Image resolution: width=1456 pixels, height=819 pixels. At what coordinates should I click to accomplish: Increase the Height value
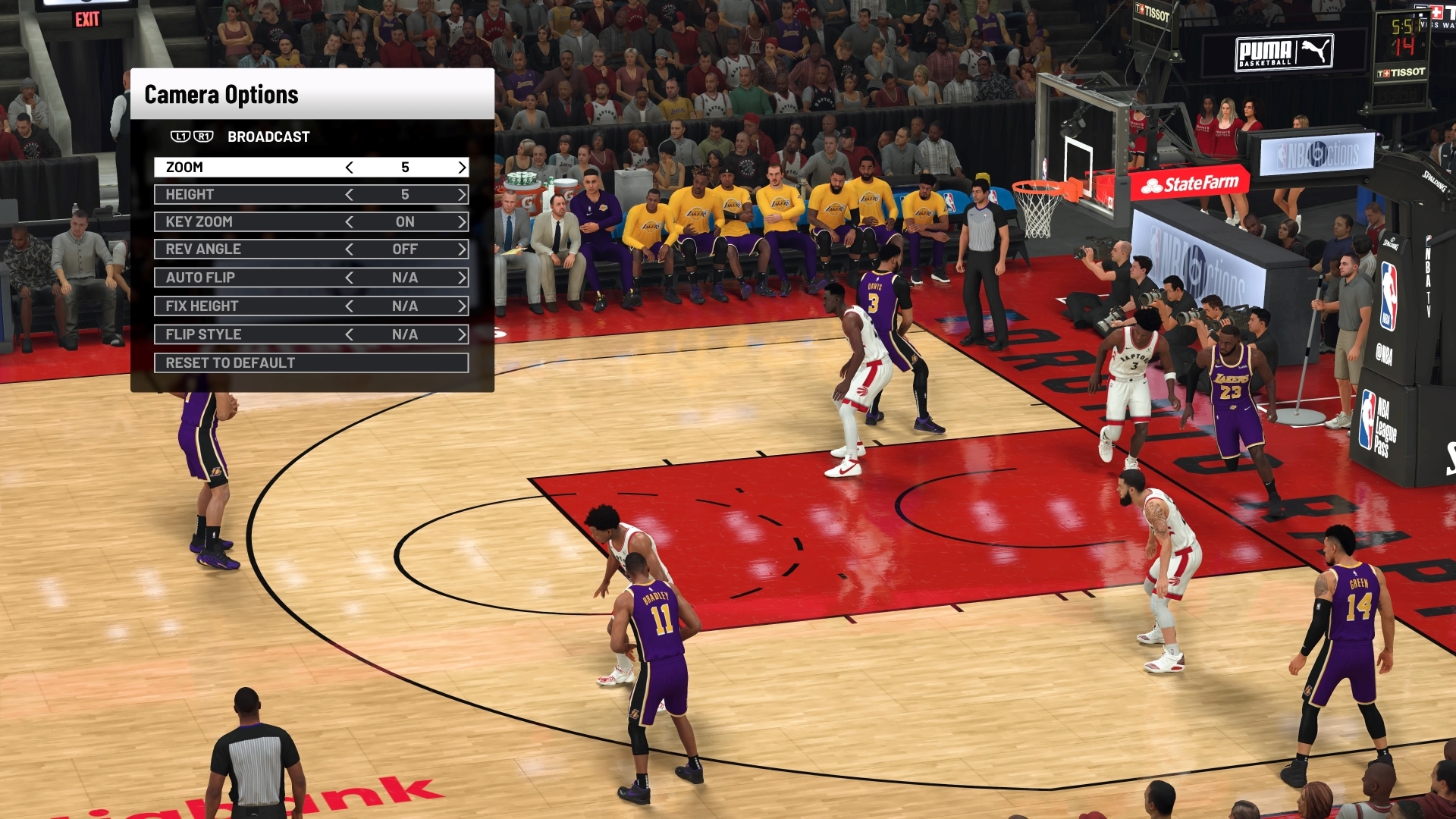pos(461,195)
